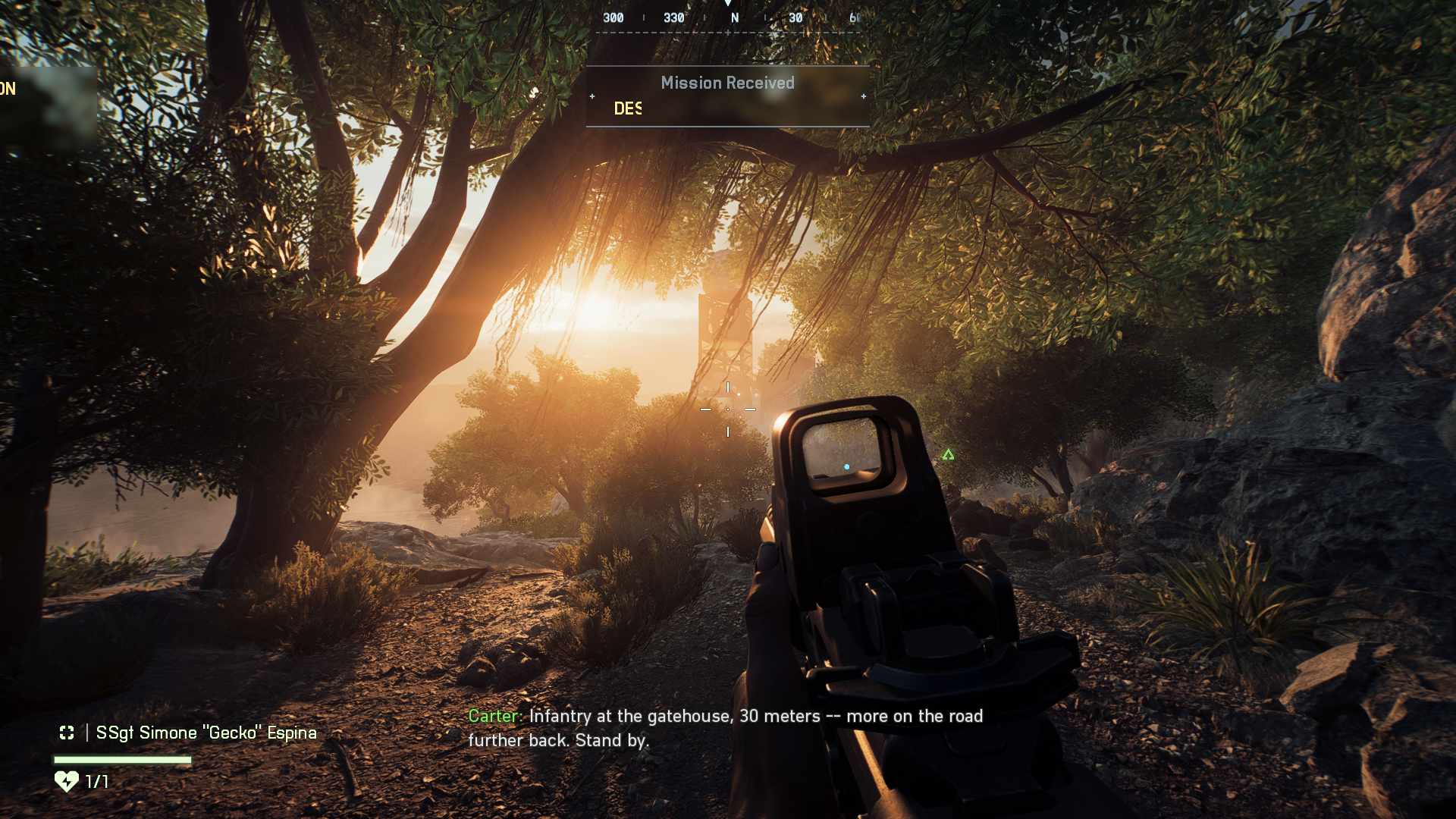1456x819 pixels.
Task: Click the compass heading strip
Action: 728,17
